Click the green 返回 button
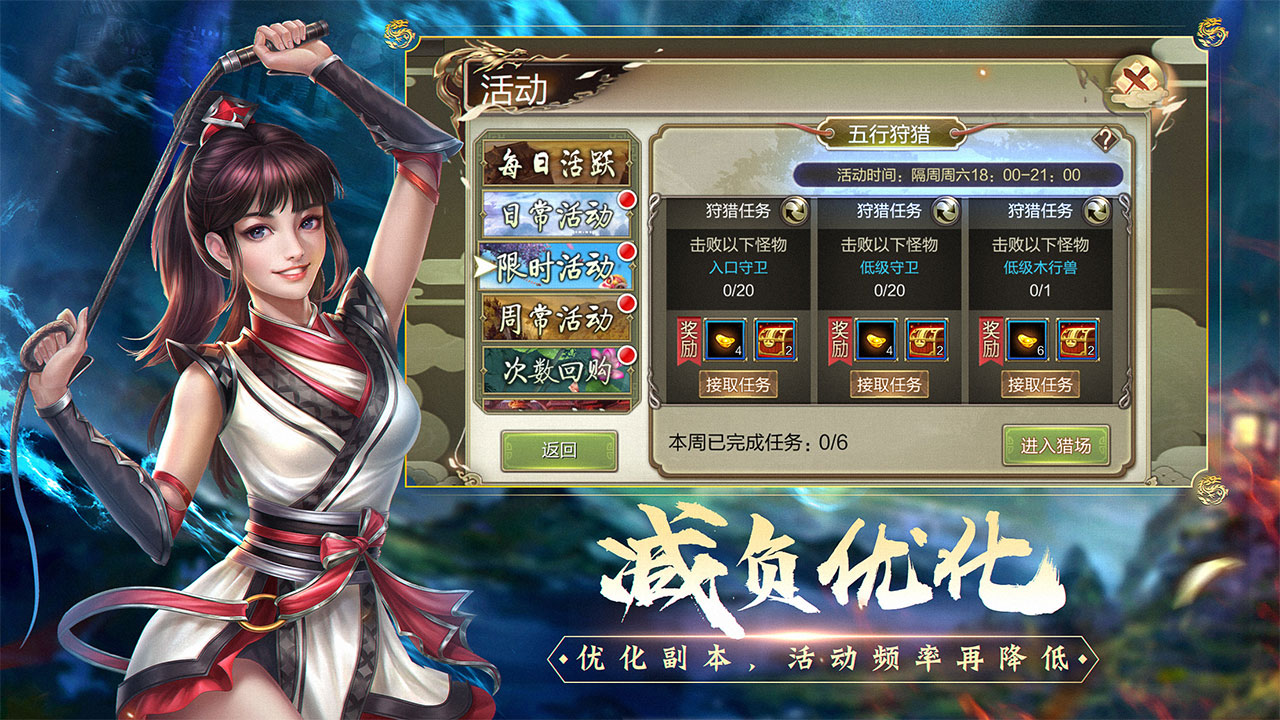This screenshot has height=720, width=1280. click(559, 450)
